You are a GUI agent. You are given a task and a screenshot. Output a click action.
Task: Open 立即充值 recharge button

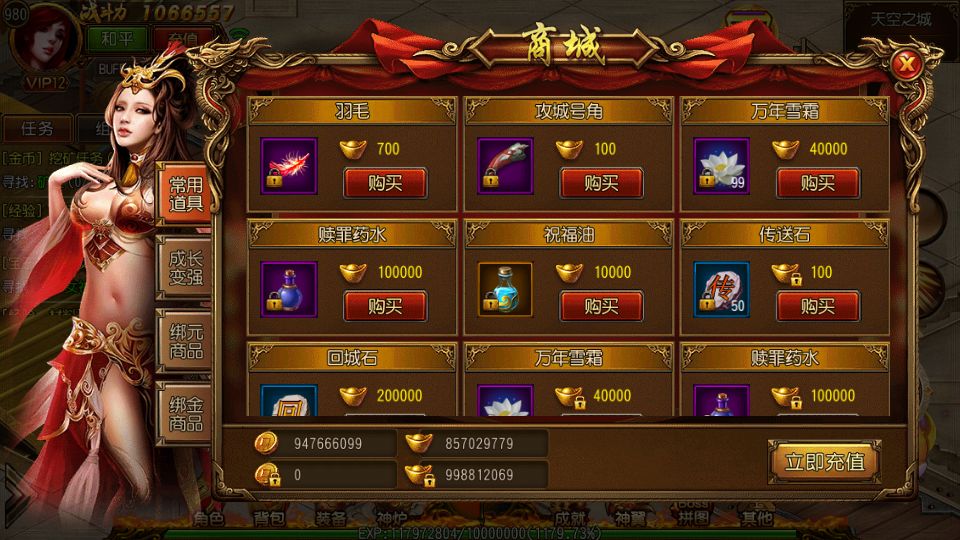click(824, 462)
